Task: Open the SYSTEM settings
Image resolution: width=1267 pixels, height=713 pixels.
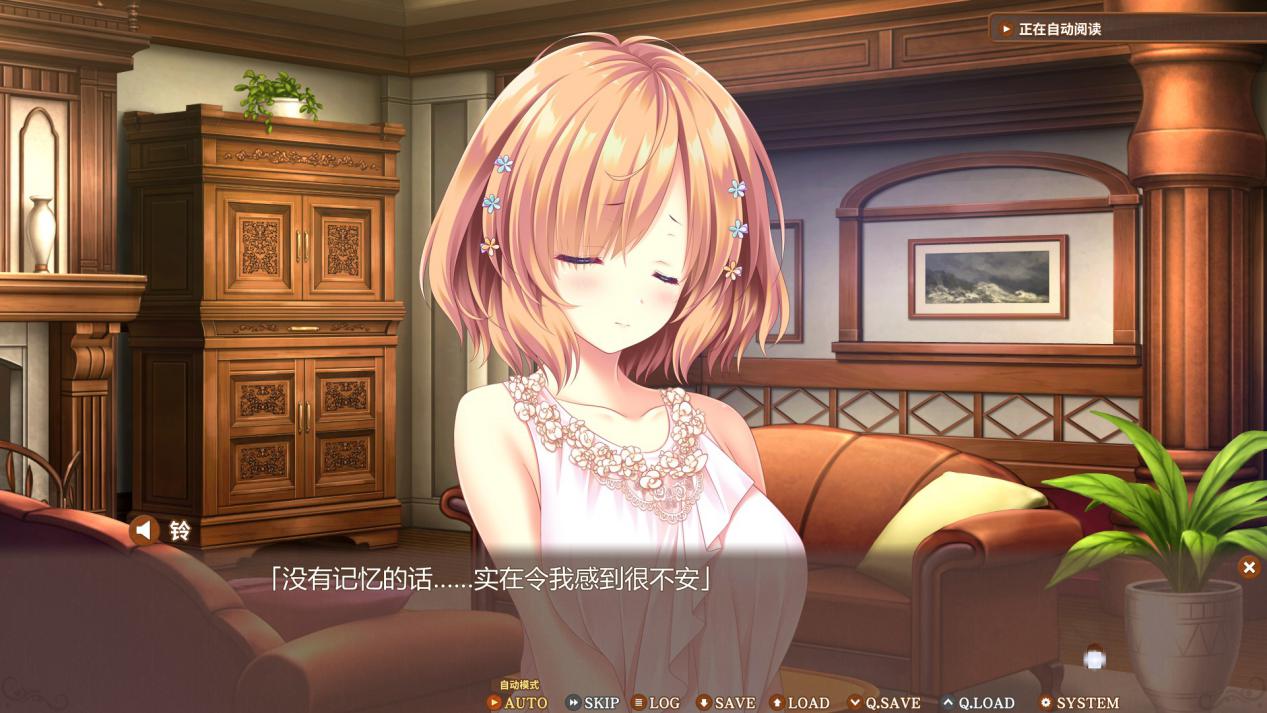Action: (x=1079, y=703)
